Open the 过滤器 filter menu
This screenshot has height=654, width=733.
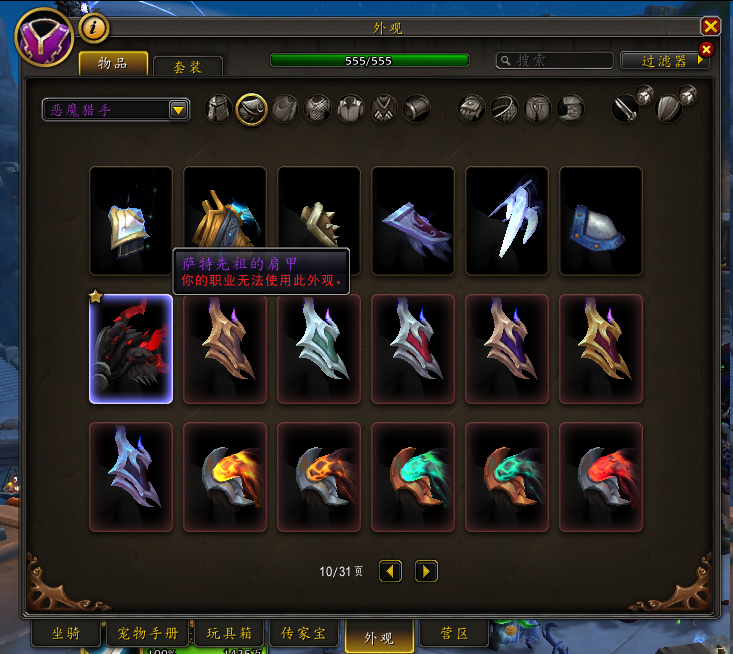(664, 61)
